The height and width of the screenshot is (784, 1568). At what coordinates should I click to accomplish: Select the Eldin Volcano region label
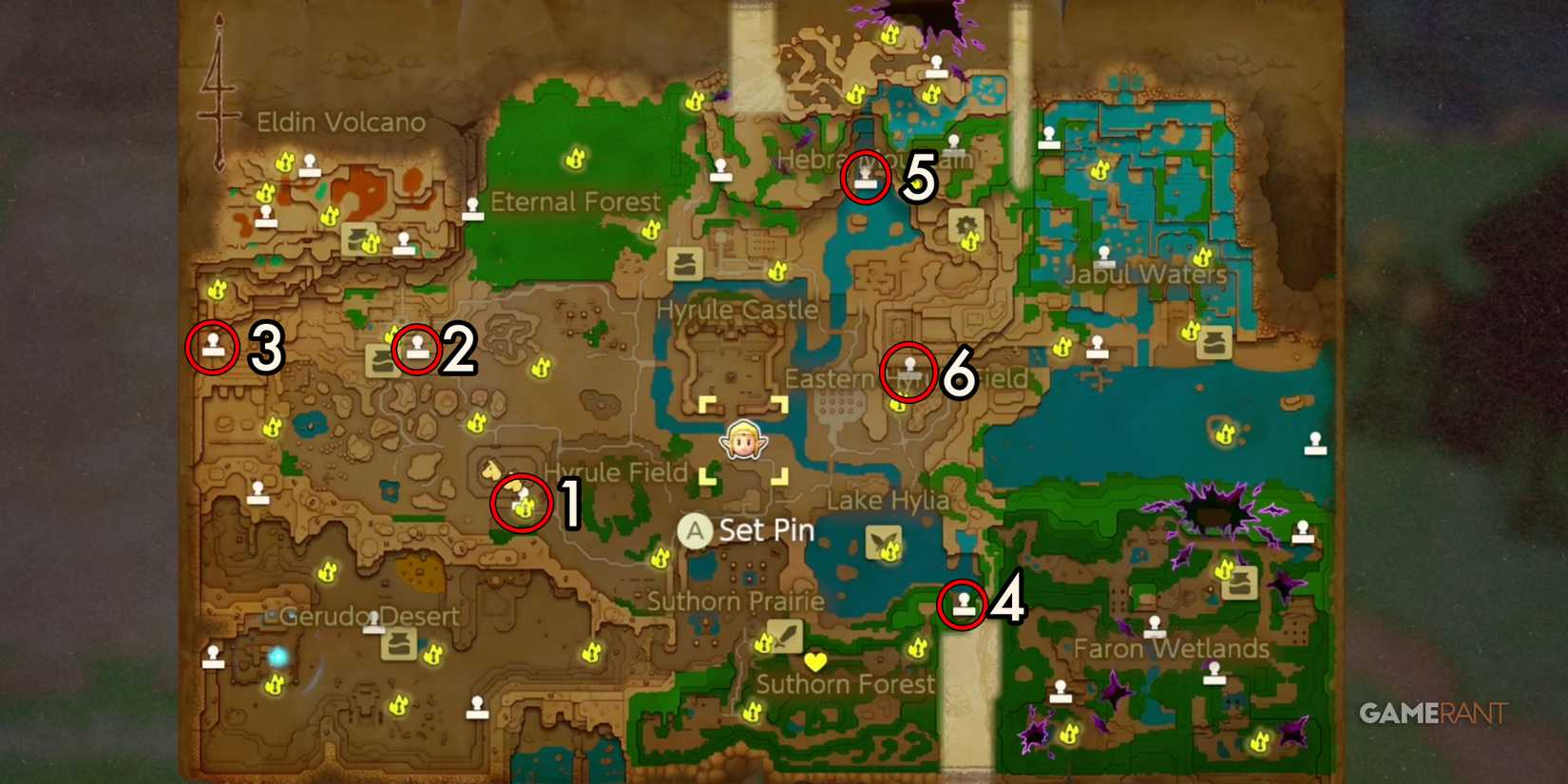pyautogui.click(x=341, y=122)
